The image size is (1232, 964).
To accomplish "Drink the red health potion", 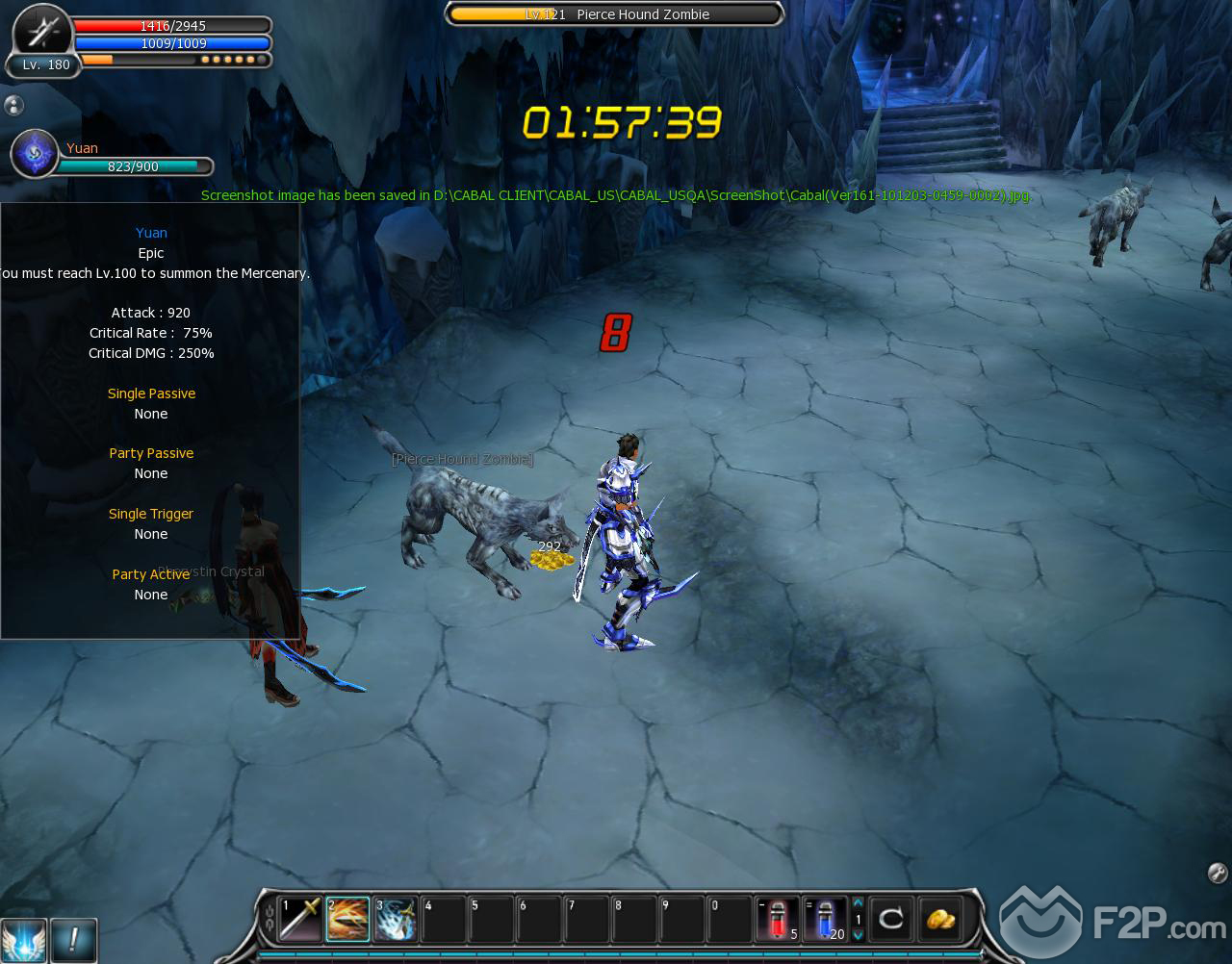I will pos(777,919).
